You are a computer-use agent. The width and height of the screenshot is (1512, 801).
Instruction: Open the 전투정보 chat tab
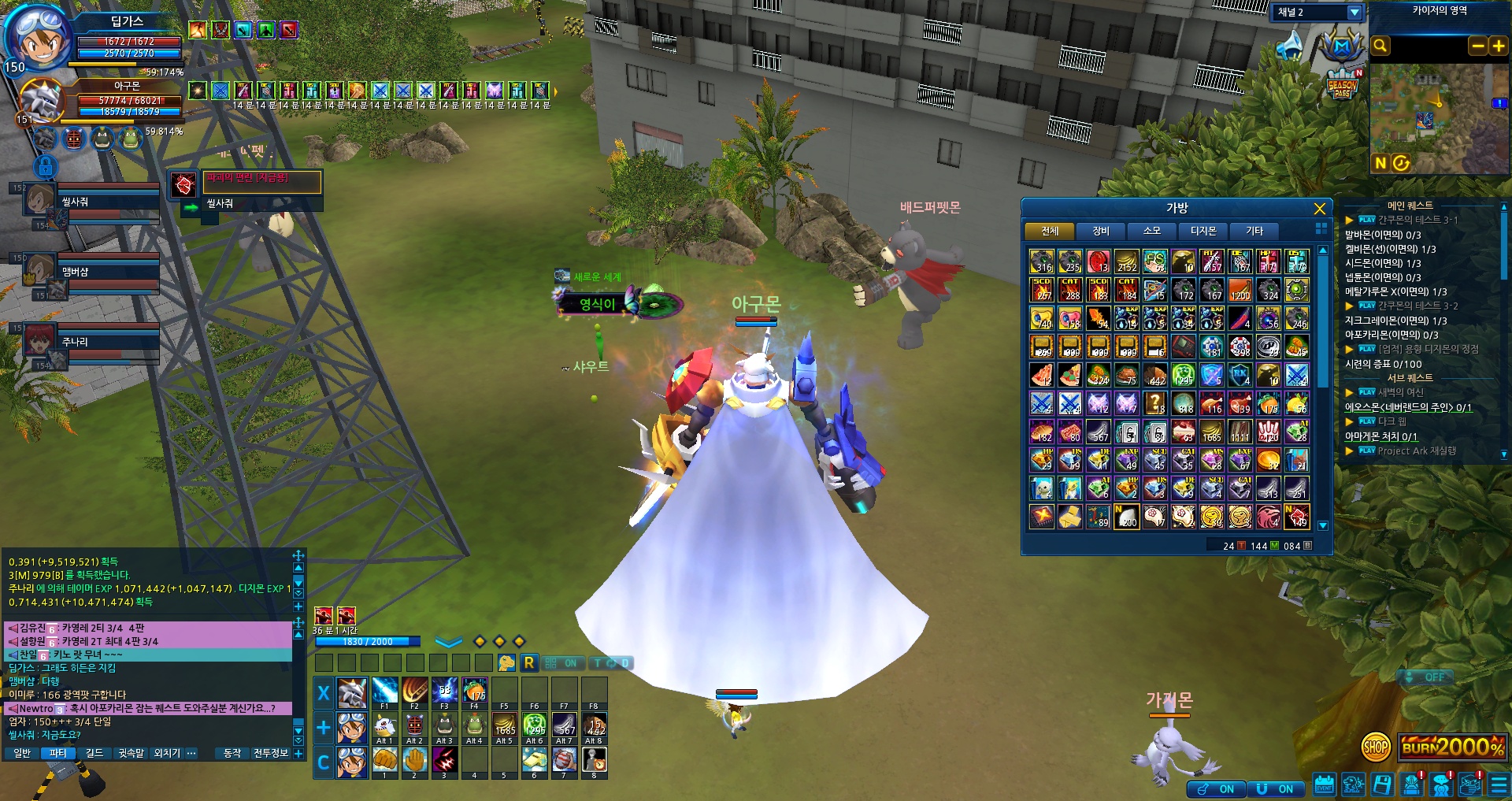coord(270,753)
